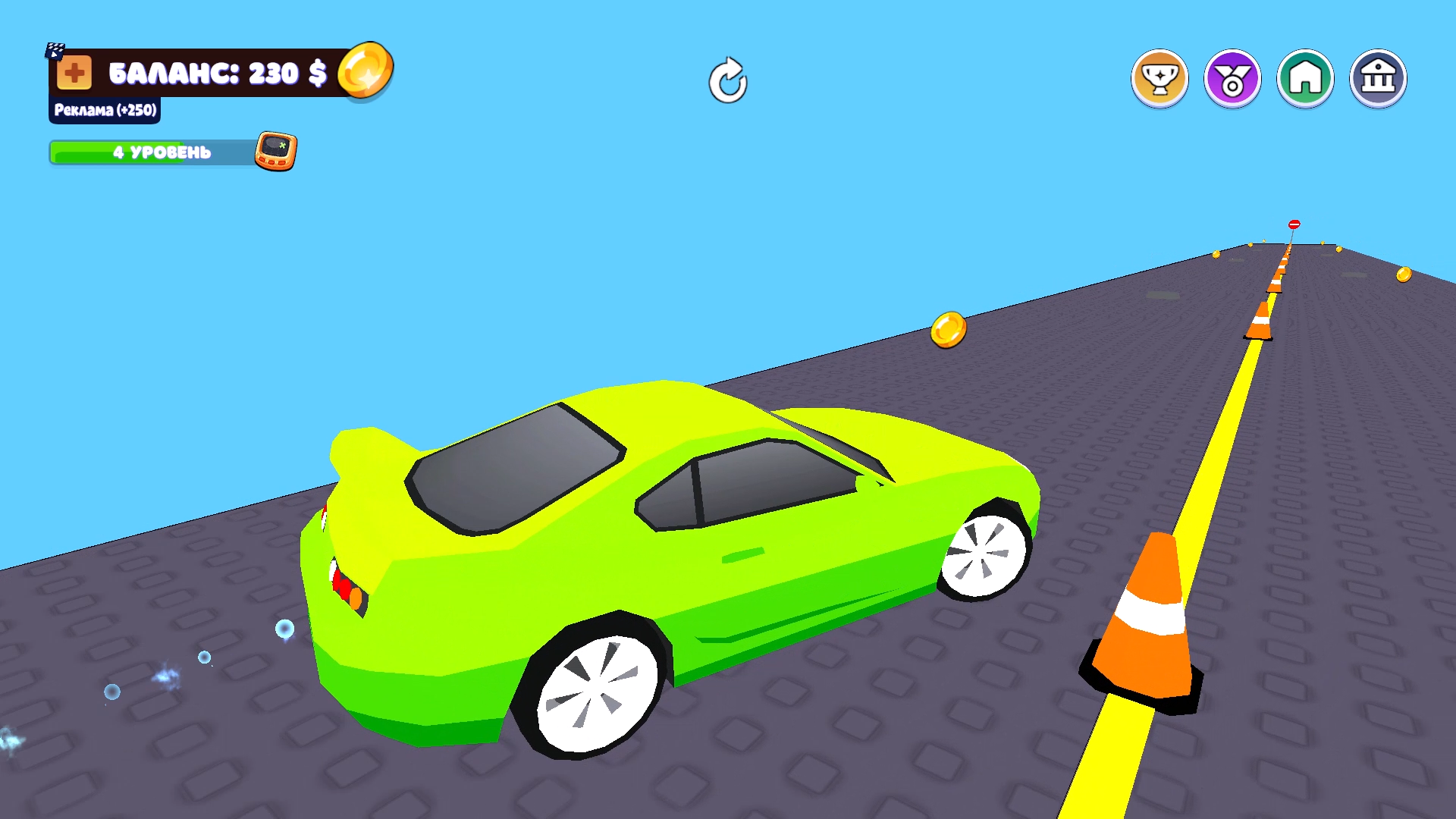
Task: Click the tiny clapperboard video icon
Action: coord(54,50)
